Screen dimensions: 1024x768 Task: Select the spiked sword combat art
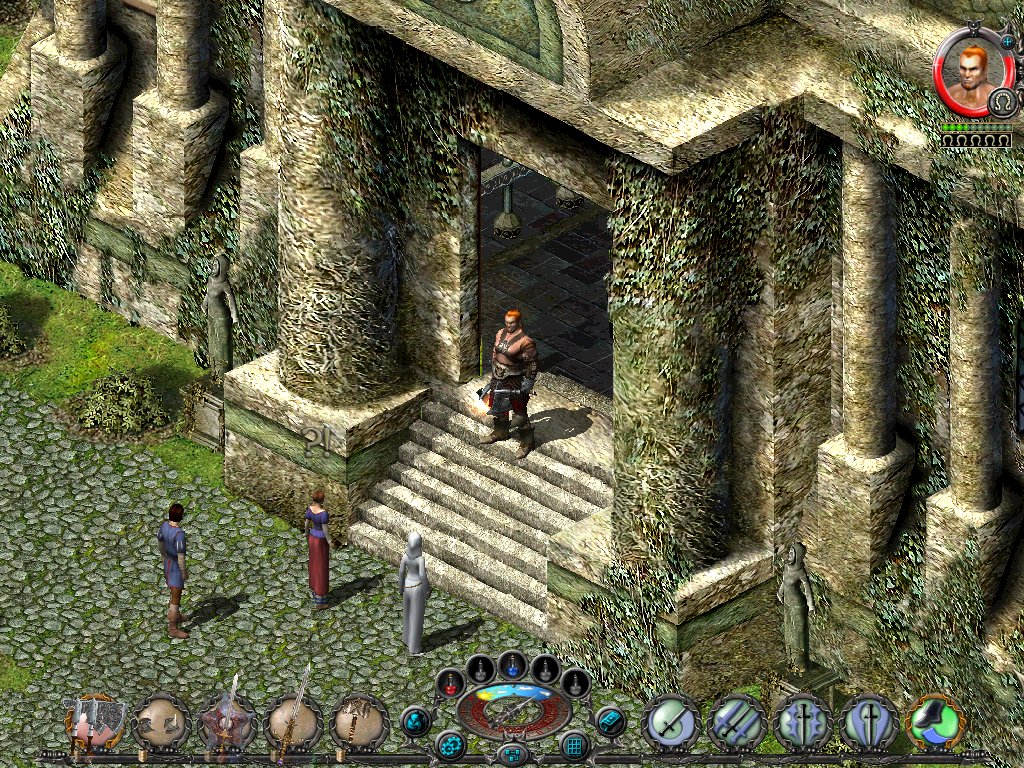803,722
